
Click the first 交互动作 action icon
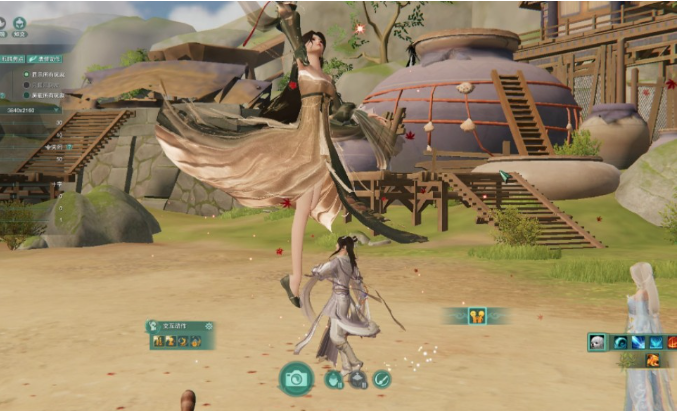tap(158, 342)
